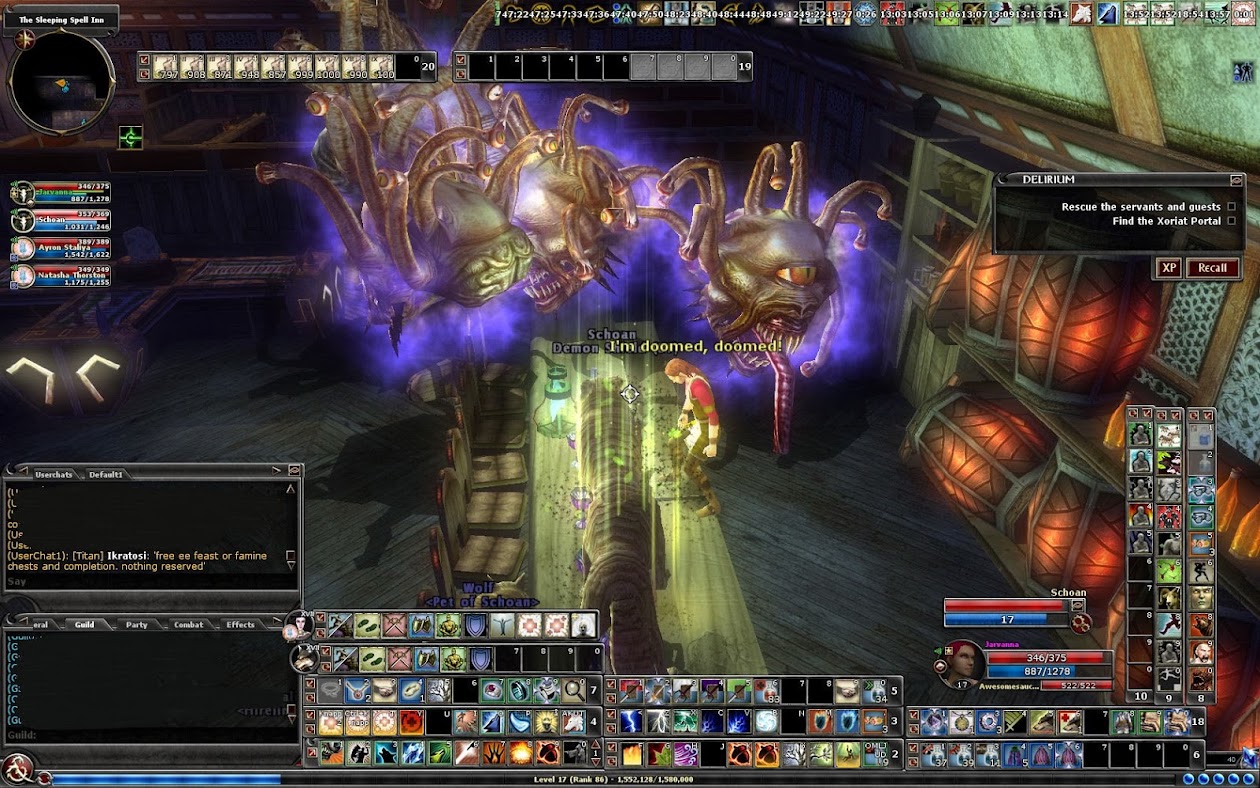Click the XP button in quest tracker
Image resolution: width=1260 pixels, height=788 pixels.
coord(1168,268)
